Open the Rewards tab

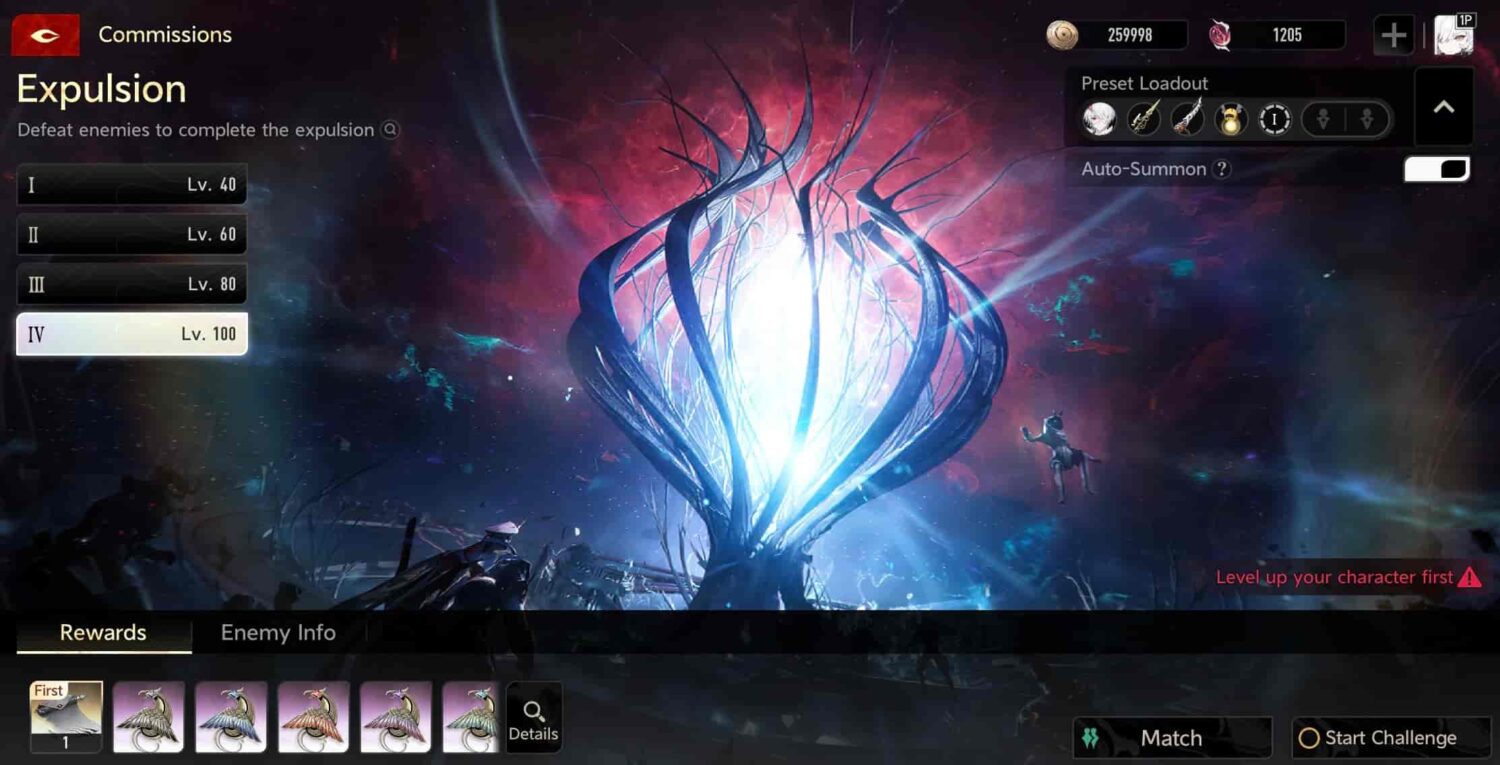click(103, 632)
